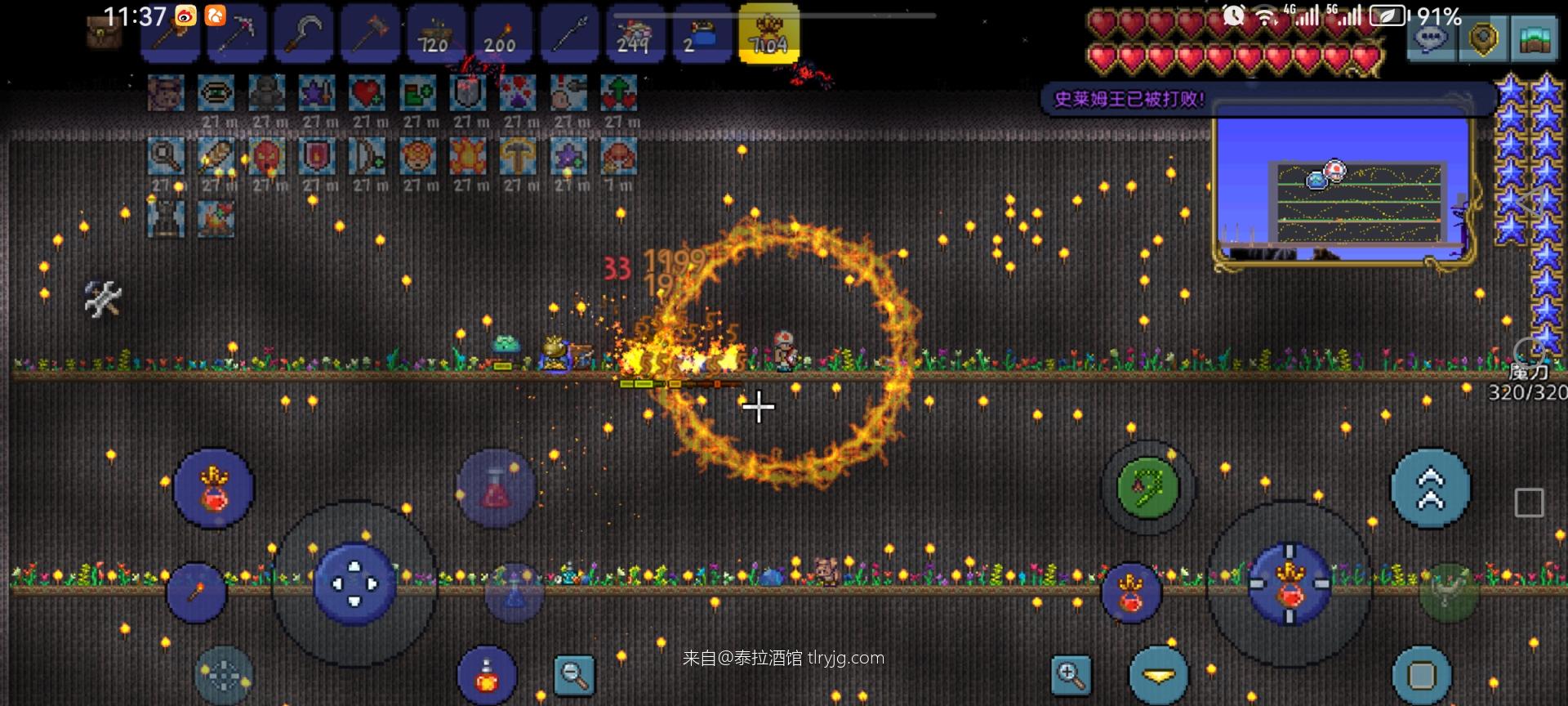The width and height of the screenshot is (1568, 706).
Task: Use the quick mana potion button
Action: [514, 594]
